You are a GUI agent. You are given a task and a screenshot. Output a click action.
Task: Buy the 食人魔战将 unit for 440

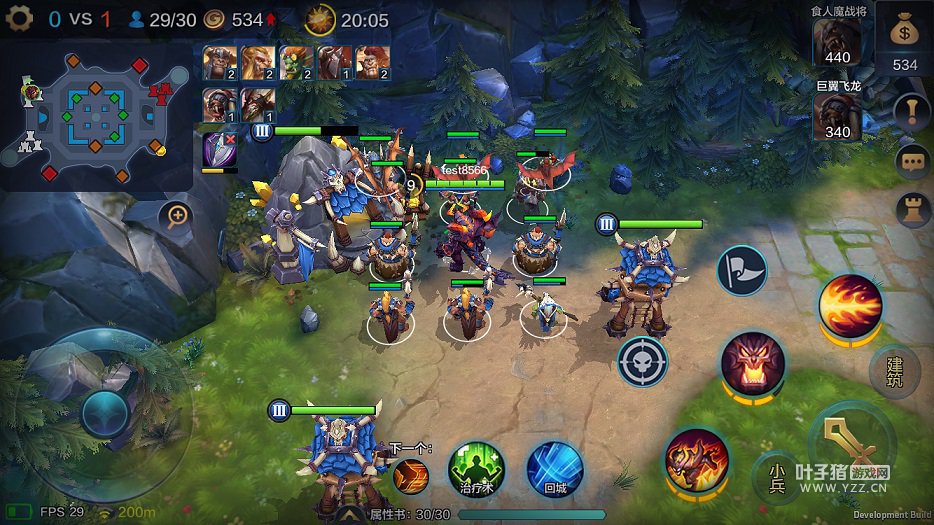coord(836,41)
